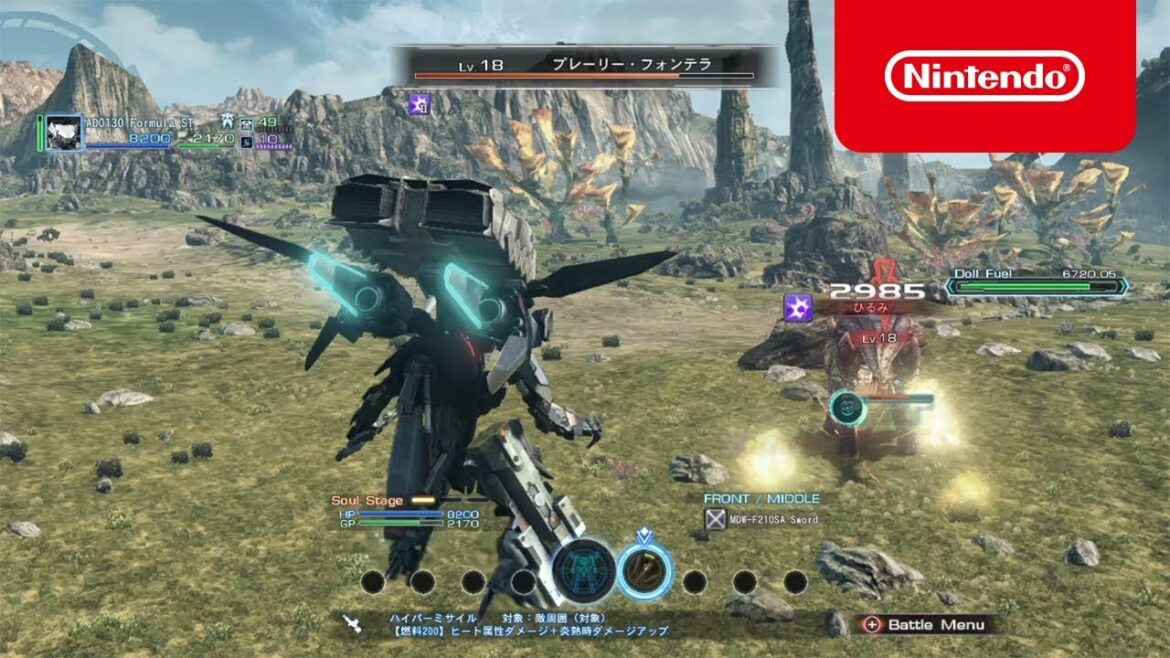
Task: Select the green Doll silhouette art icon
Action: 583,572
